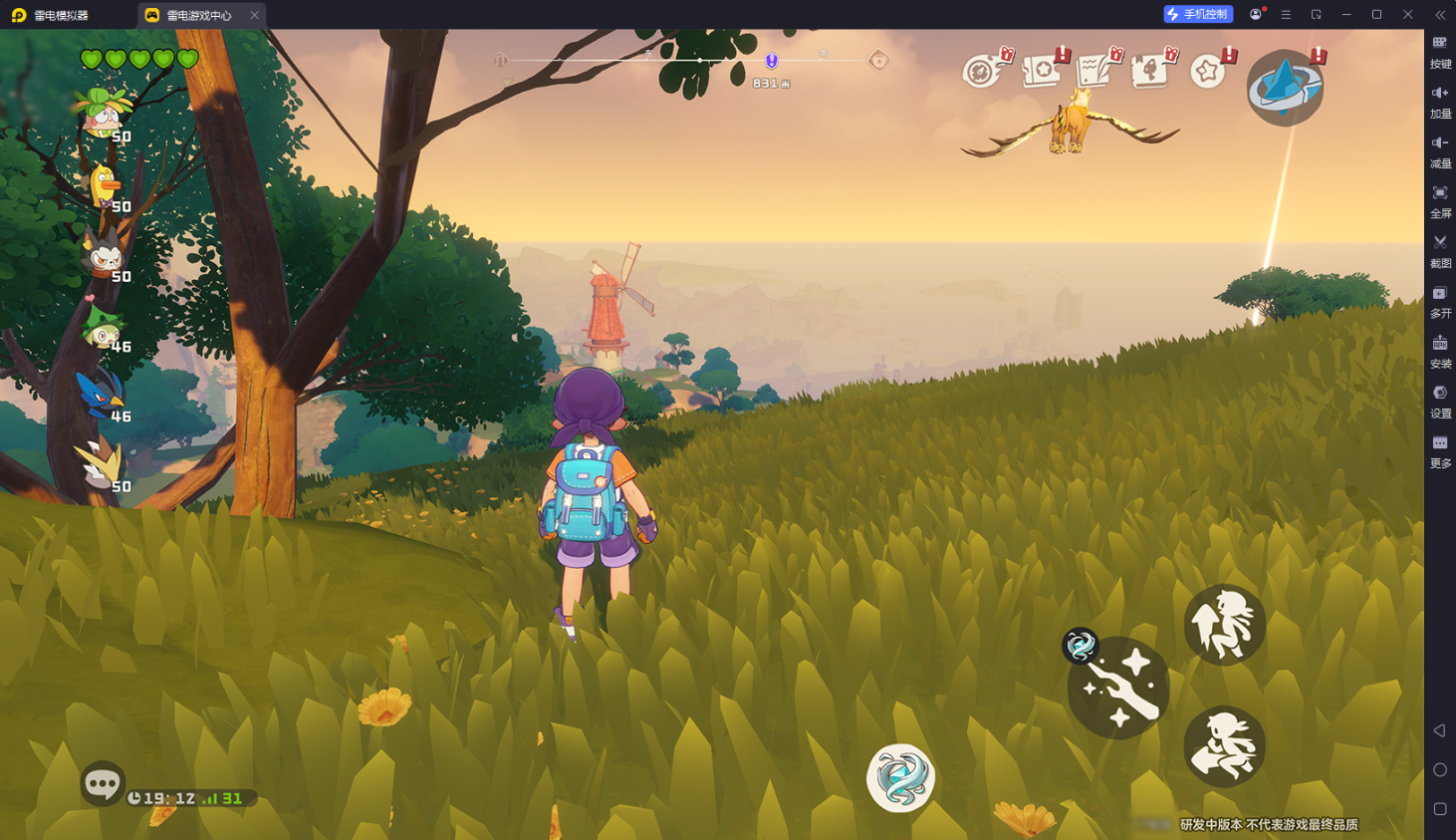Open the fish-marked handbook icon
The width and height of the screenshot is (1456, 840).
pyautogui.click(x=1150, y=71)
